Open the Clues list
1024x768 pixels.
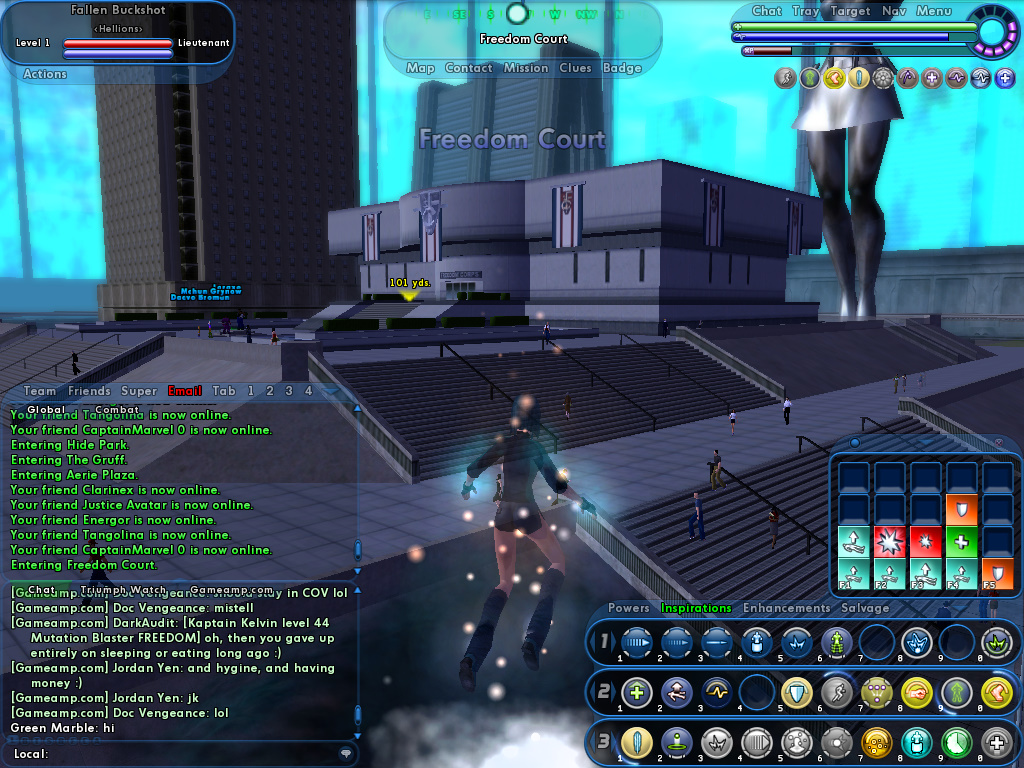[x=576, y=68]
